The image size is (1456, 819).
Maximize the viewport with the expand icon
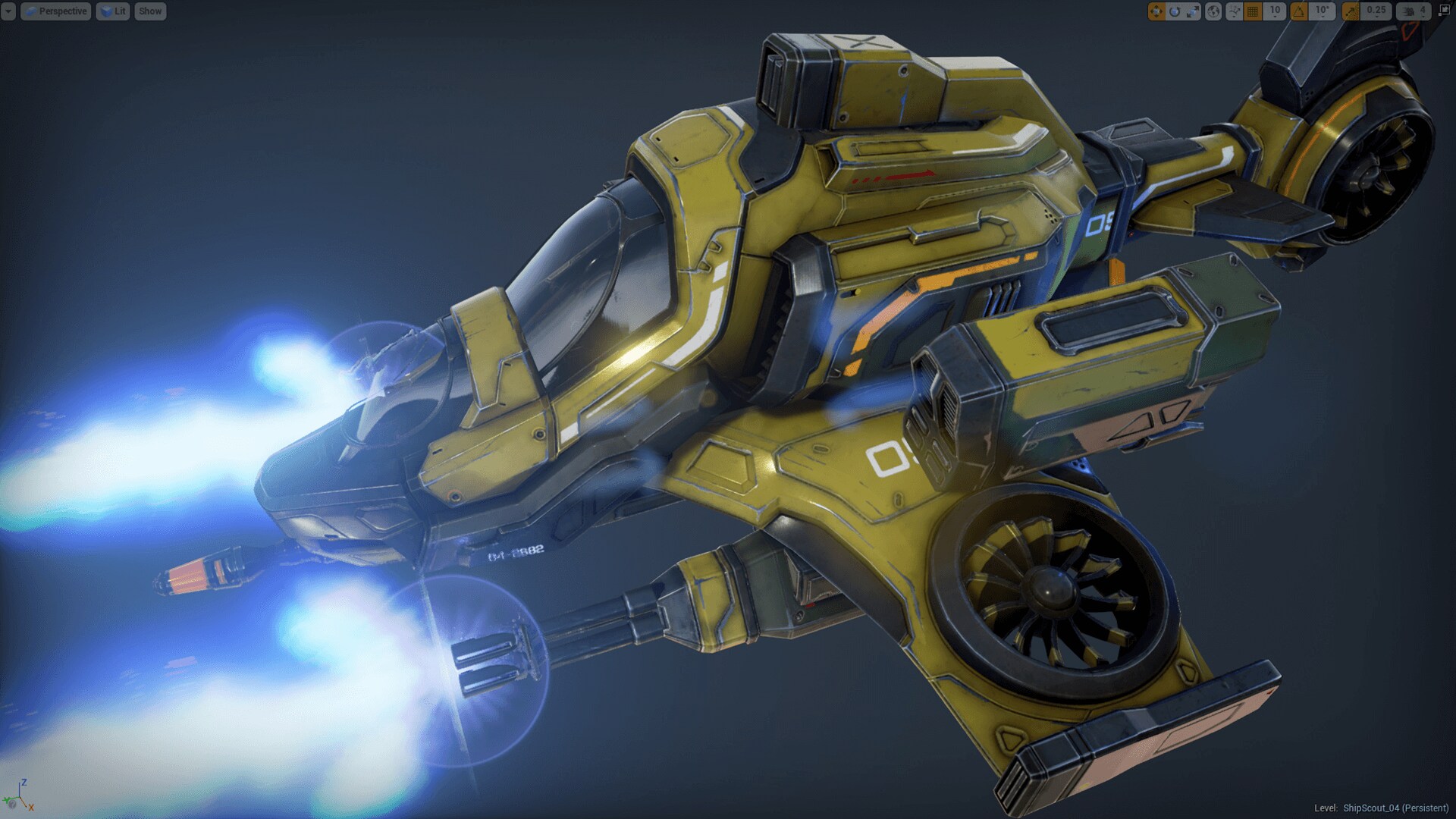click(x=1444, y=11)
